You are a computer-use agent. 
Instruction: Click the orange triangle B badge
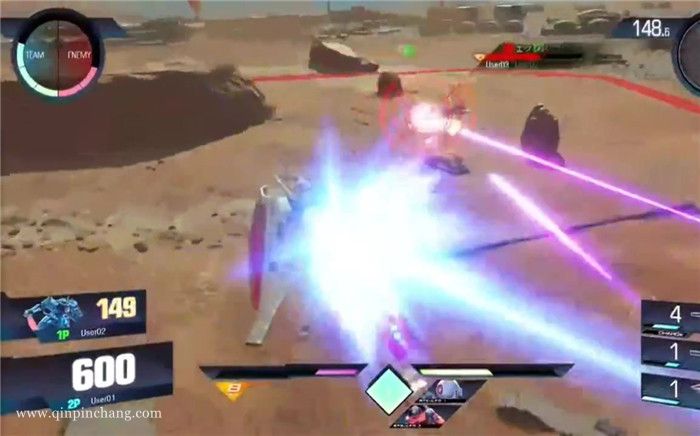click(x=233, y=389)
